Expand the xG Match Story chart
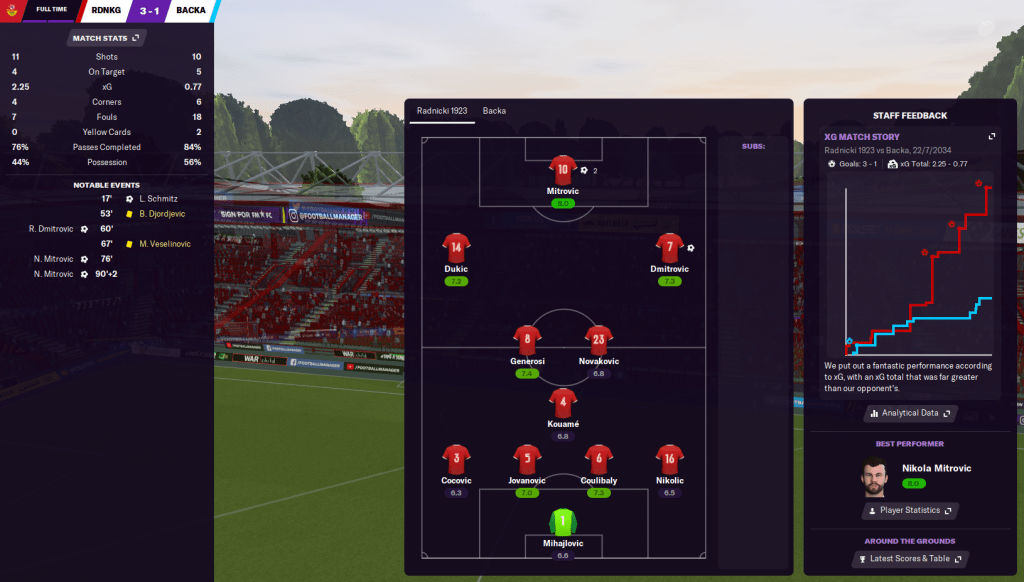Screen dimensions: 1024x582 992,136
